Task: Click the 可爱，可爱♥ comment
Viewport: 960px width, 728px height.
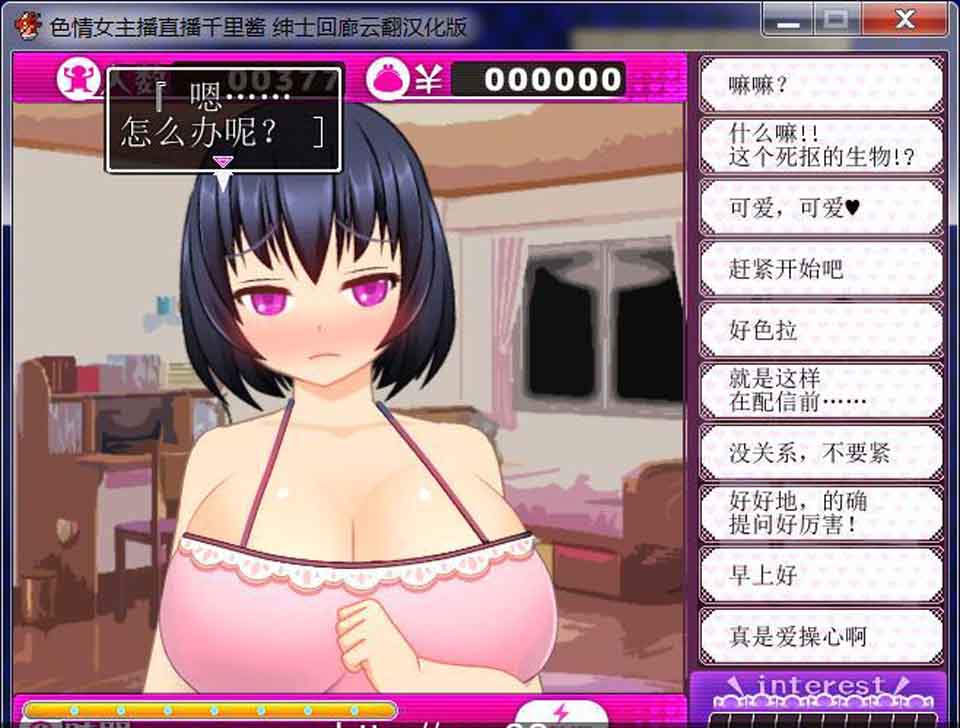Action: [x=820, y=207]
